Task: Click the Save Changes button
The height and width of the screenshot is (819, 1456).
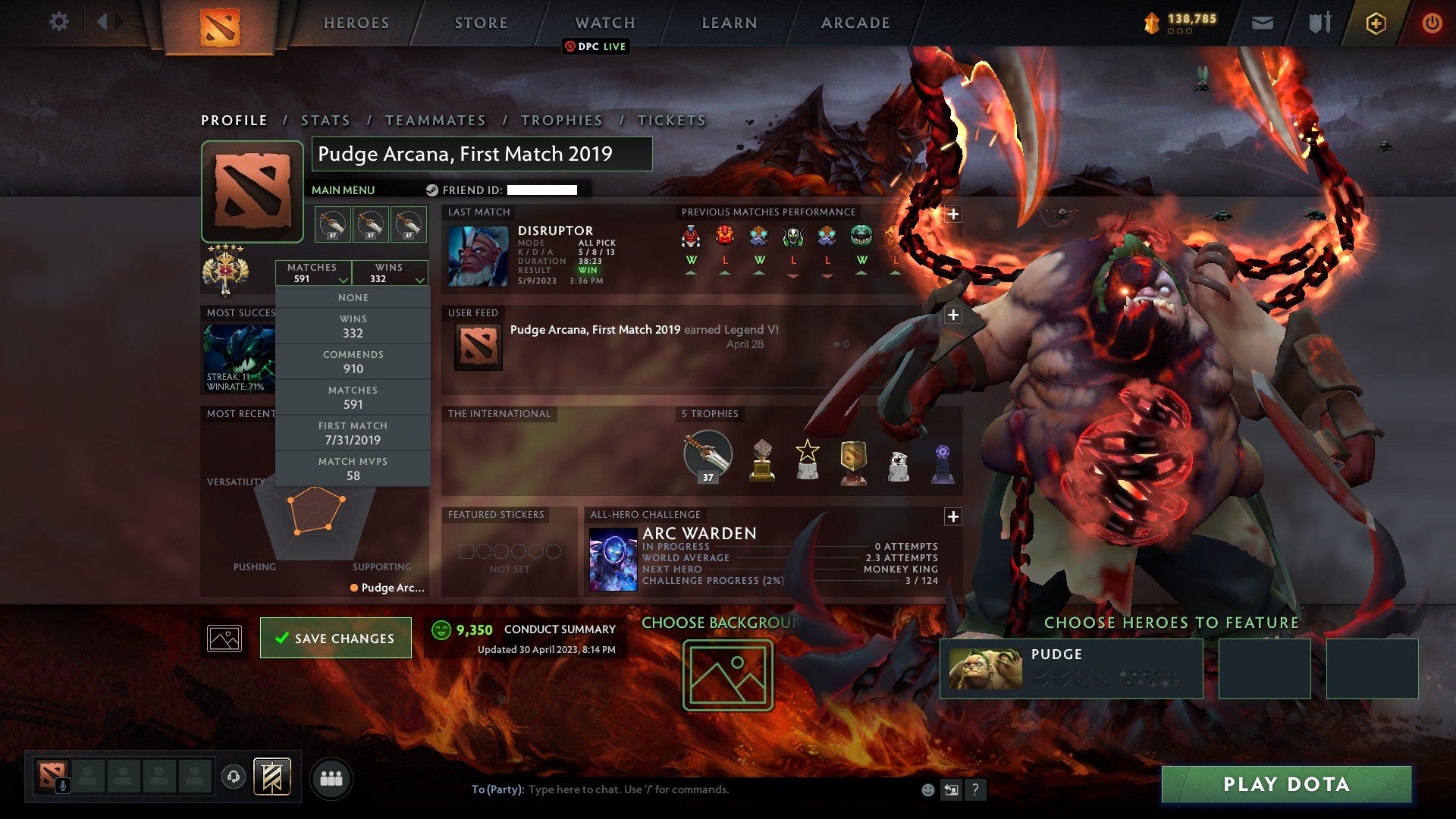Action: tap(335, 638)
